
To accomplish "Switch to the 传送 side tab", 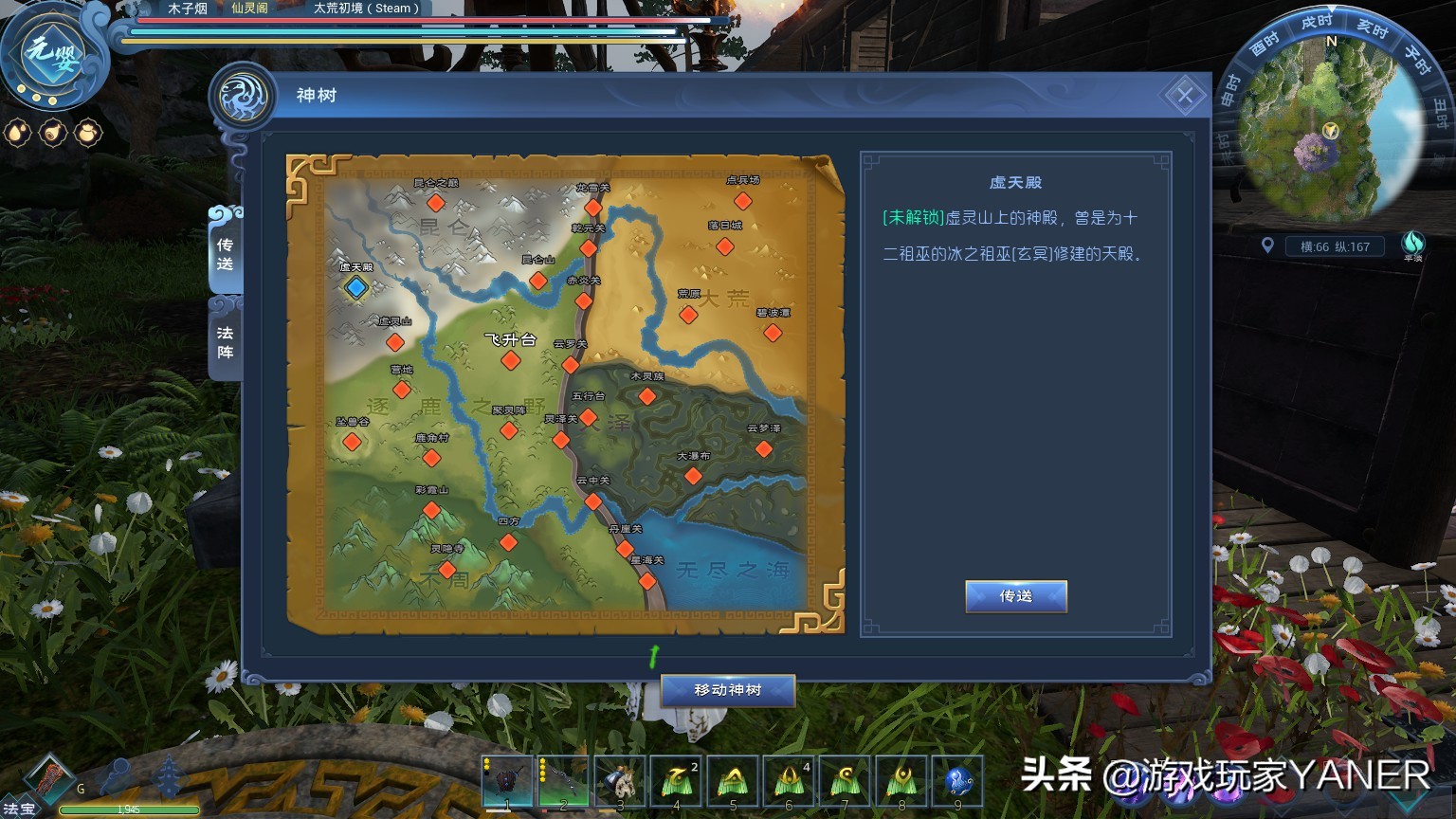I will 225,254.
